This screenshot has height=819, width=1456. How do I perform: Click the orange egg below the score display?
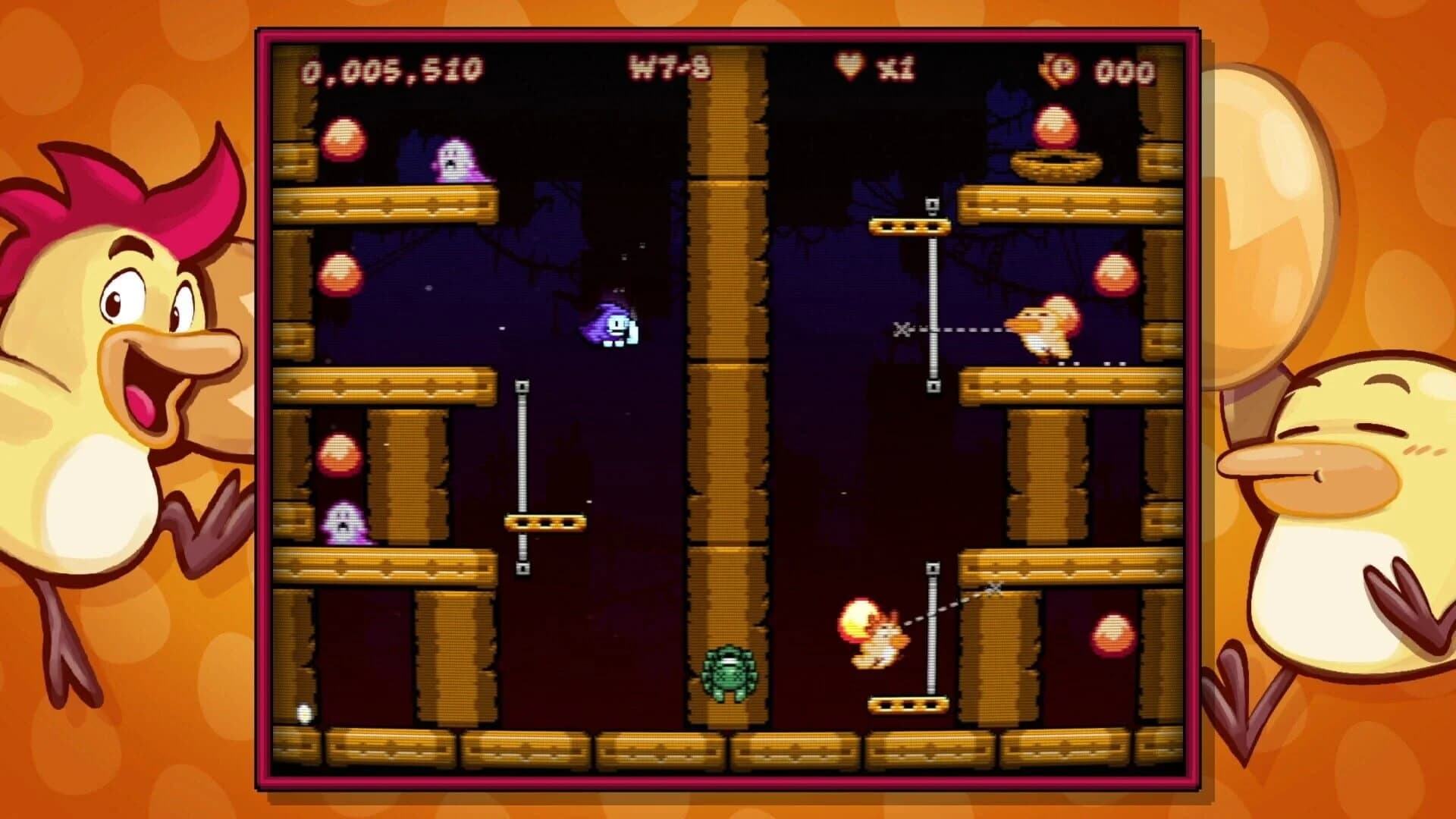(343, 140)
